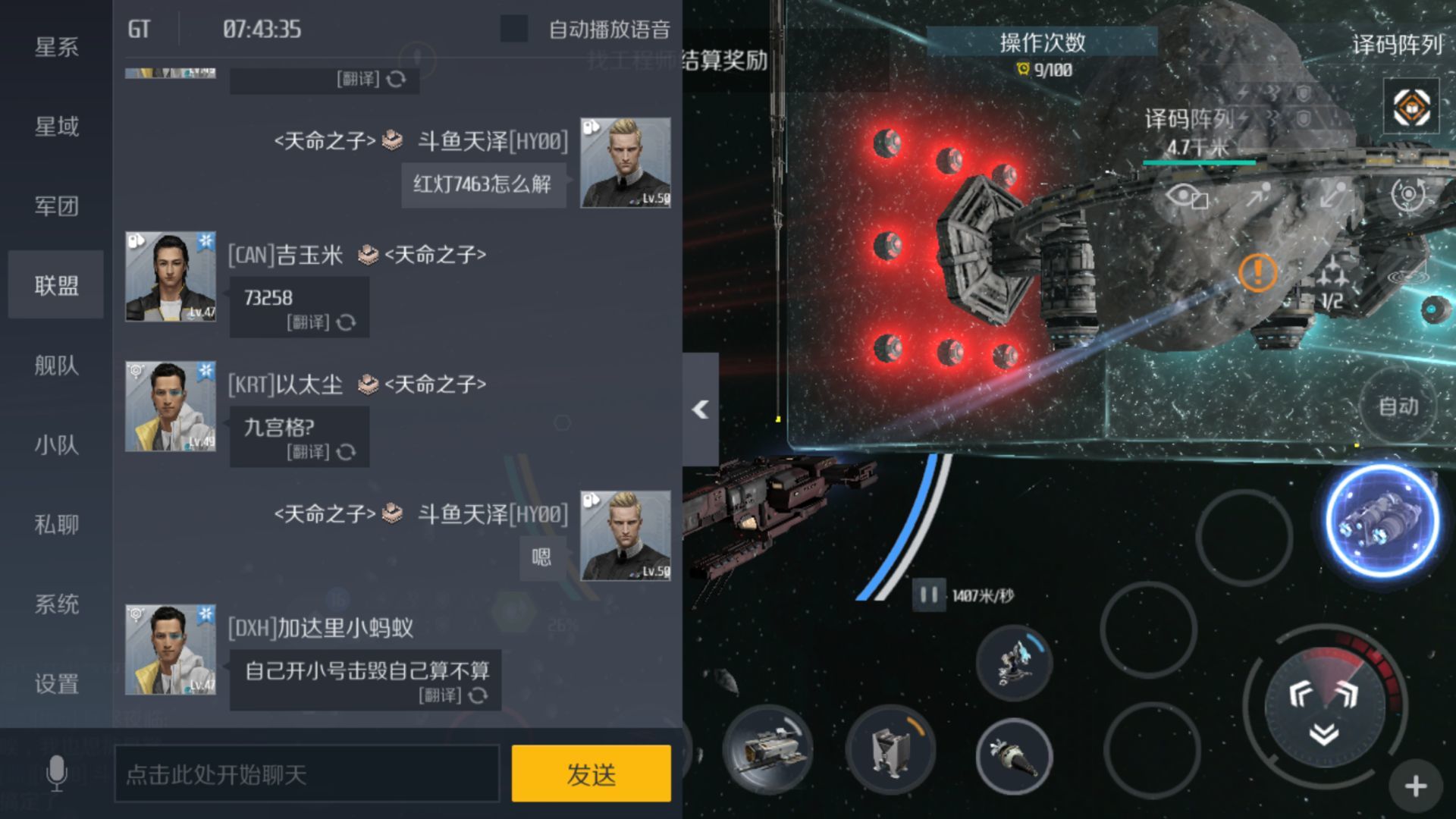
Task: Open the GT chat channel selector
Action: coord(138,29)
